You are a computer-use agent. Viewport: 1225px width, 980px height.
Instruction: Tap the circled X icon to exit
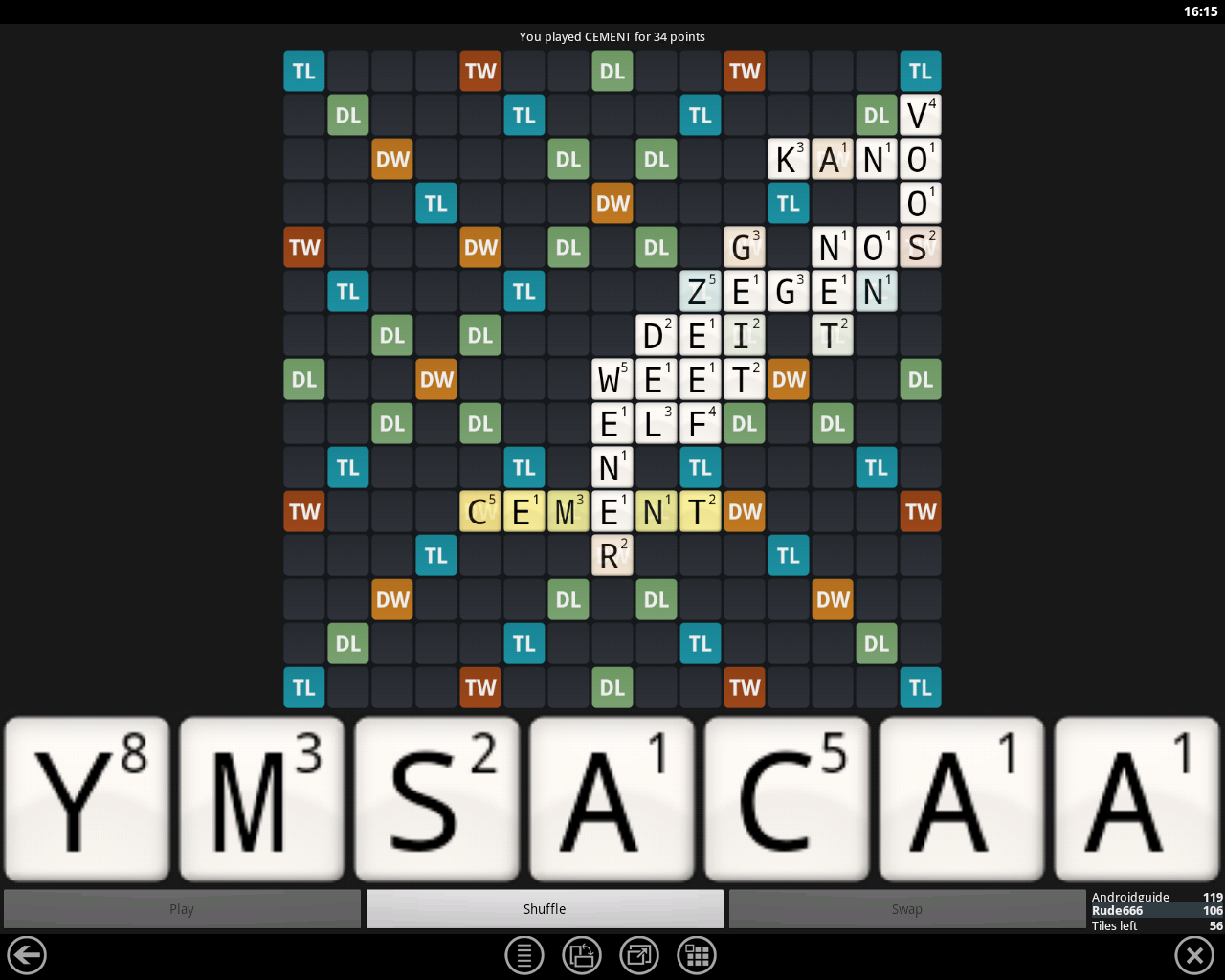point(1193,954)
